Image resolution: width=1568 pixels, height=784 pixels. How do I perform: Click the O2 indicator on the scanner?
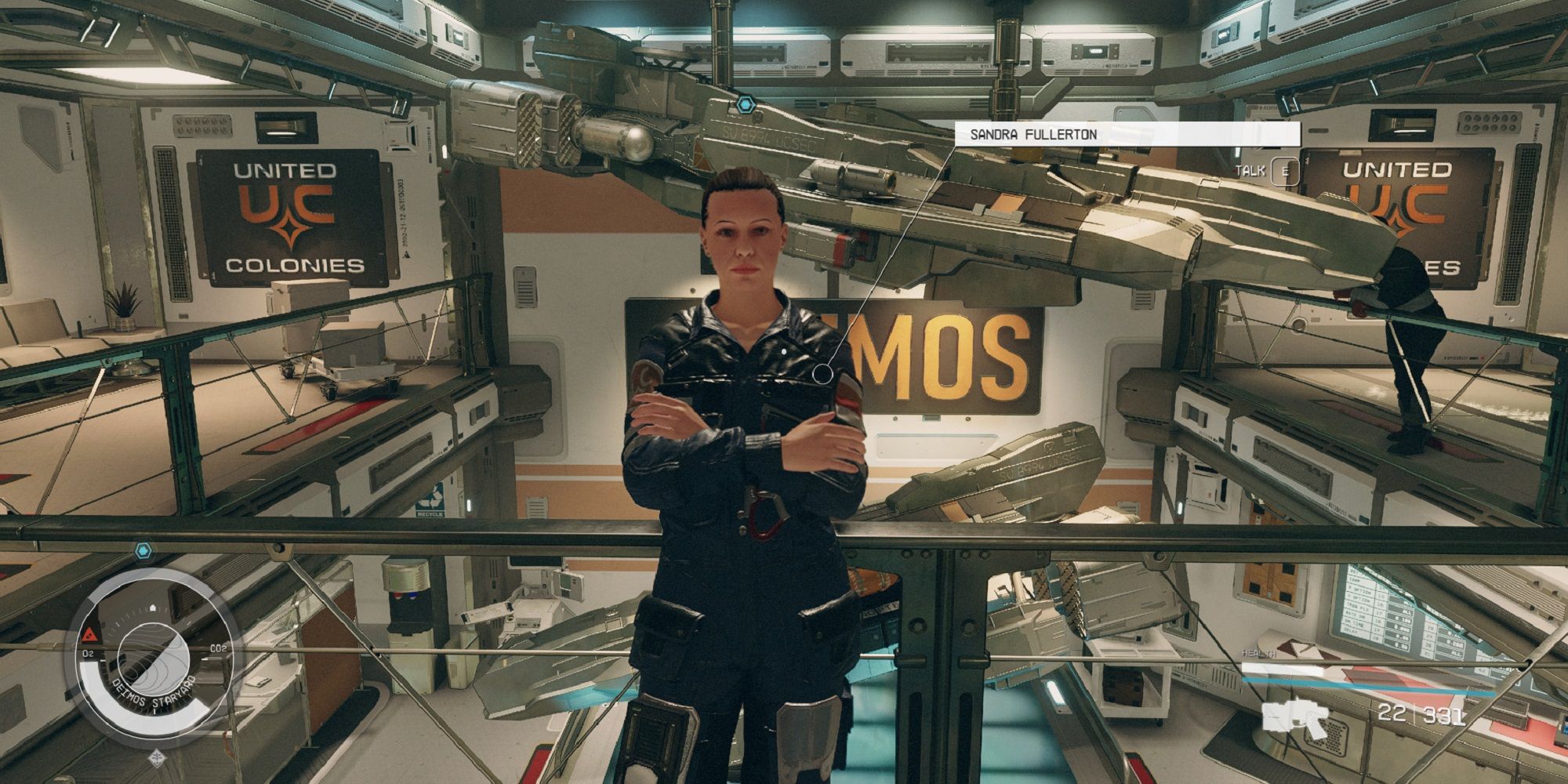(87, 652)
